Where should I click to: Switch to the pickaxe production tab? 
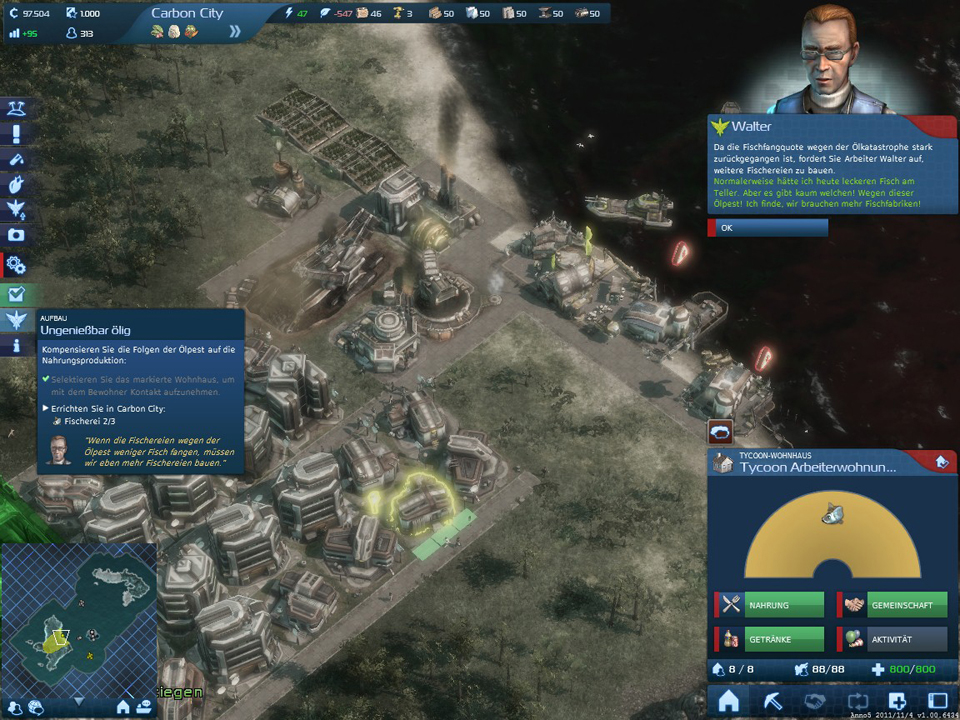pyautogui.click(x=771, y=701)
